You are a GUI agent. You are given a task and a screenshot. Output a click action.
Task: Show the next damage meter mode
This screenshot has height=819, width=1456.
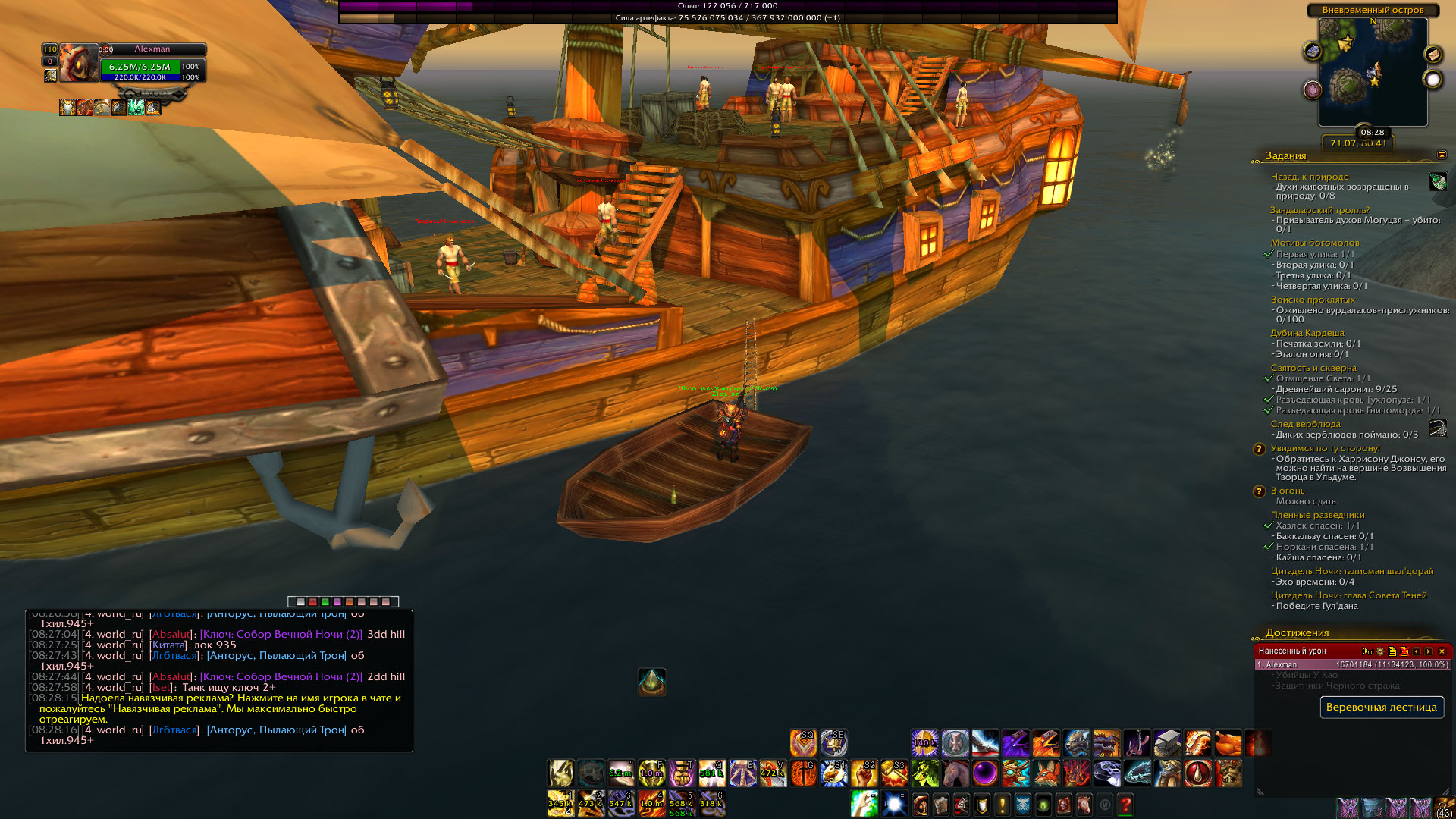click(x=1429, y=651)
